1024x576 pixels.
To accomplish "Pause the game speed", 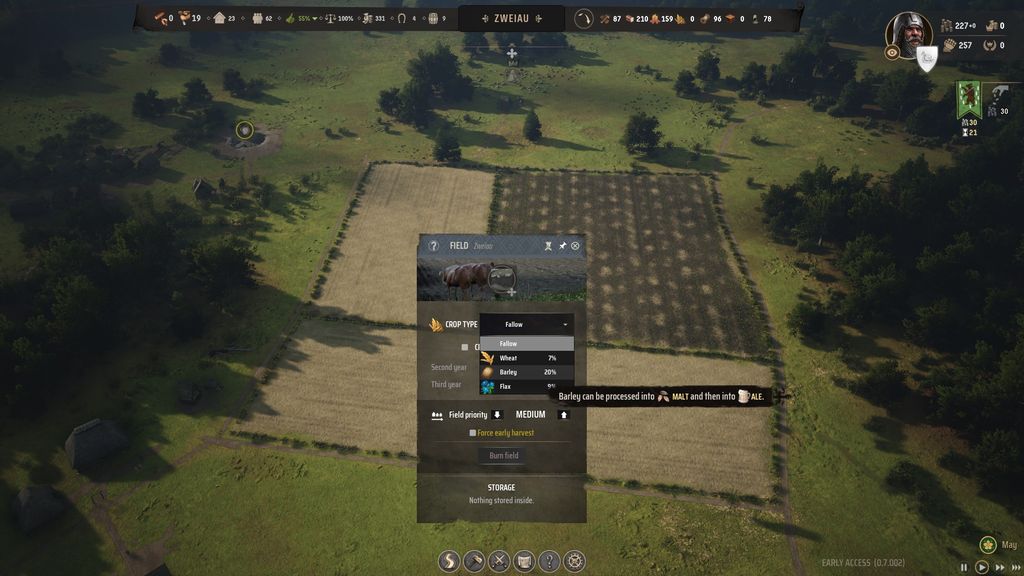I will tap(964, 566).
